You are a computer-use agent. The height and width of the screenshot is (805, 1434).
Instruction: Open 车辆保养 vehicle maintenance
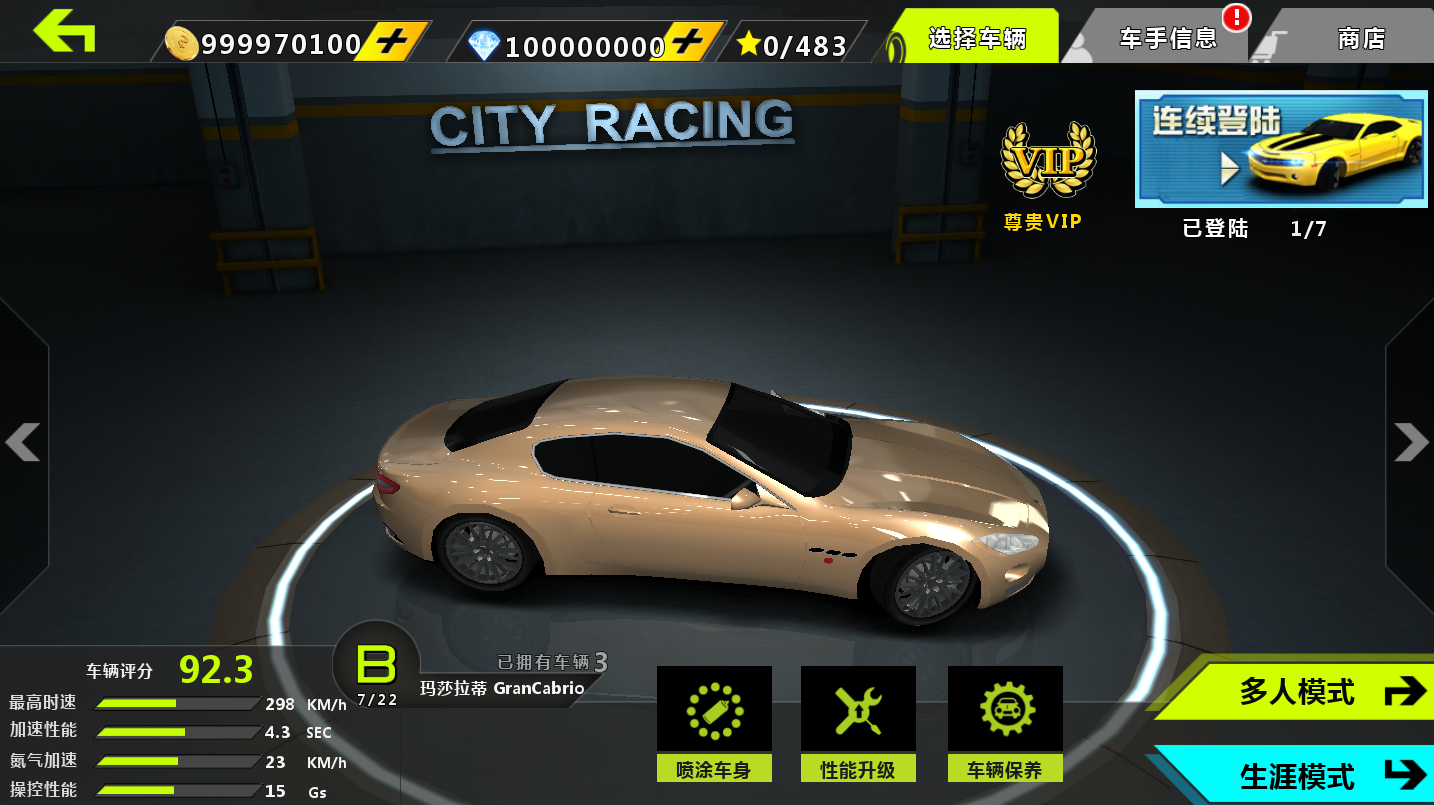click(x=1005, y=723)
